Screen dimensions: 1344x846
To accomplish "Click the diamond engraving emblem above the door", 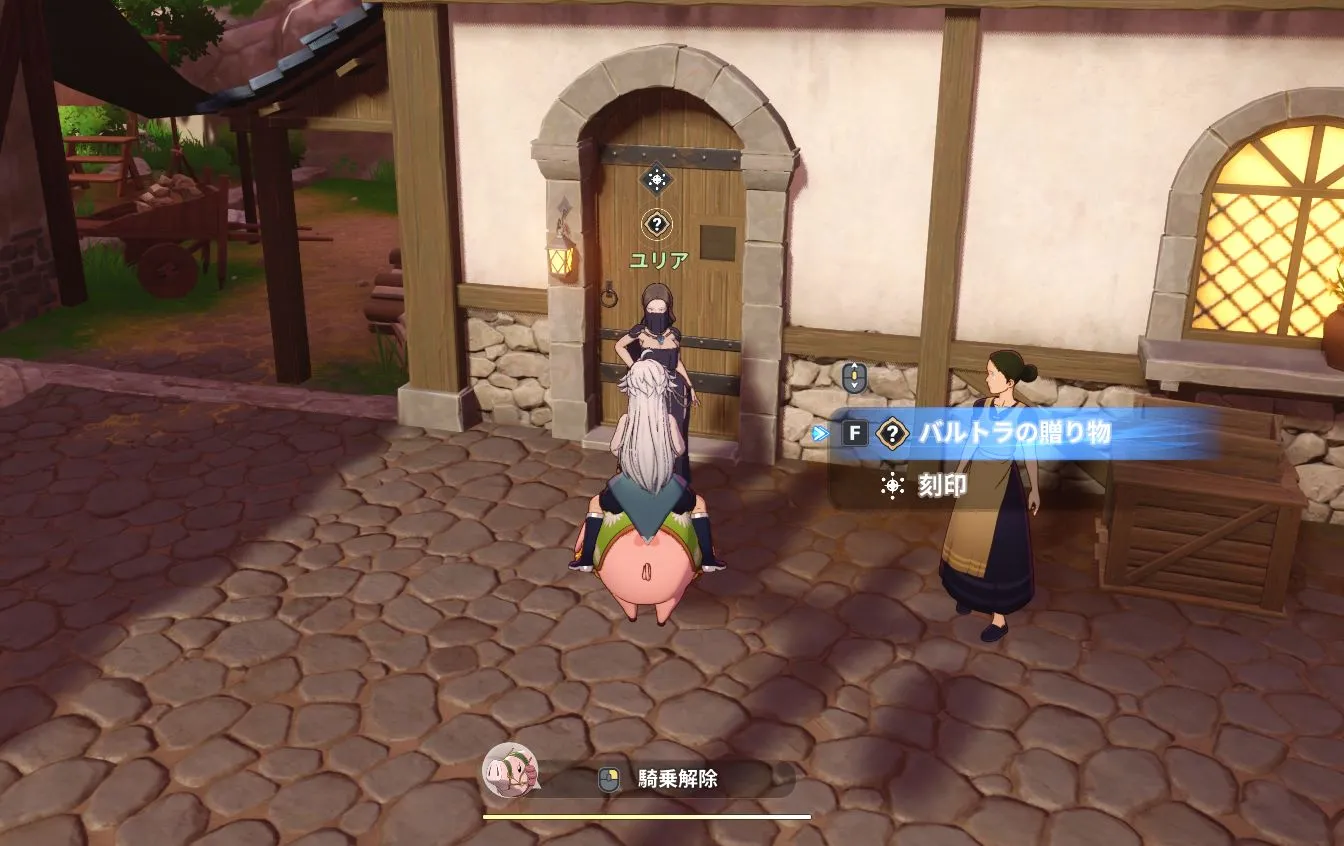I will click(656, 175).
